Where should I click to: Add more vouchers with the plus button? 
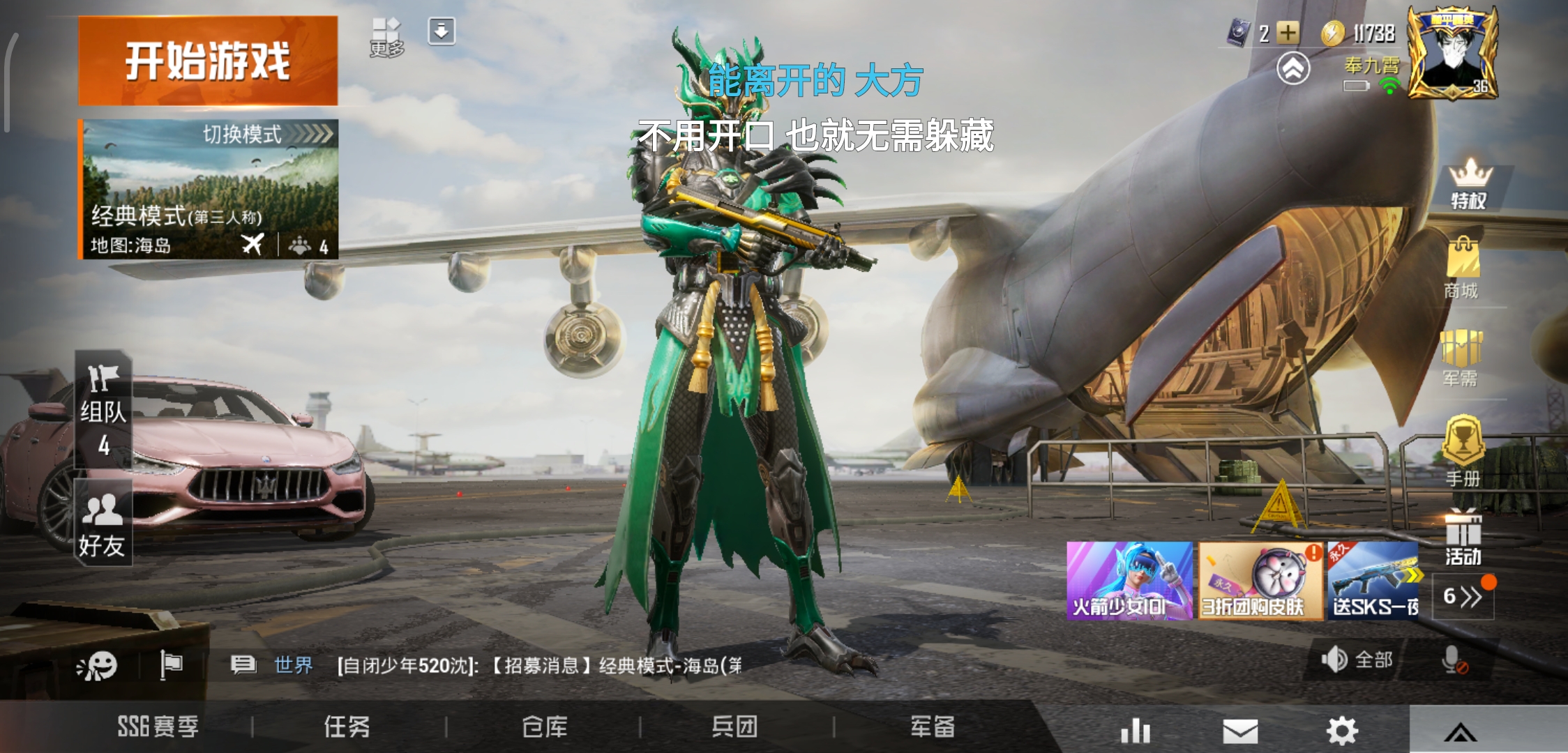pyautogui.click(x=1288, y=33)
